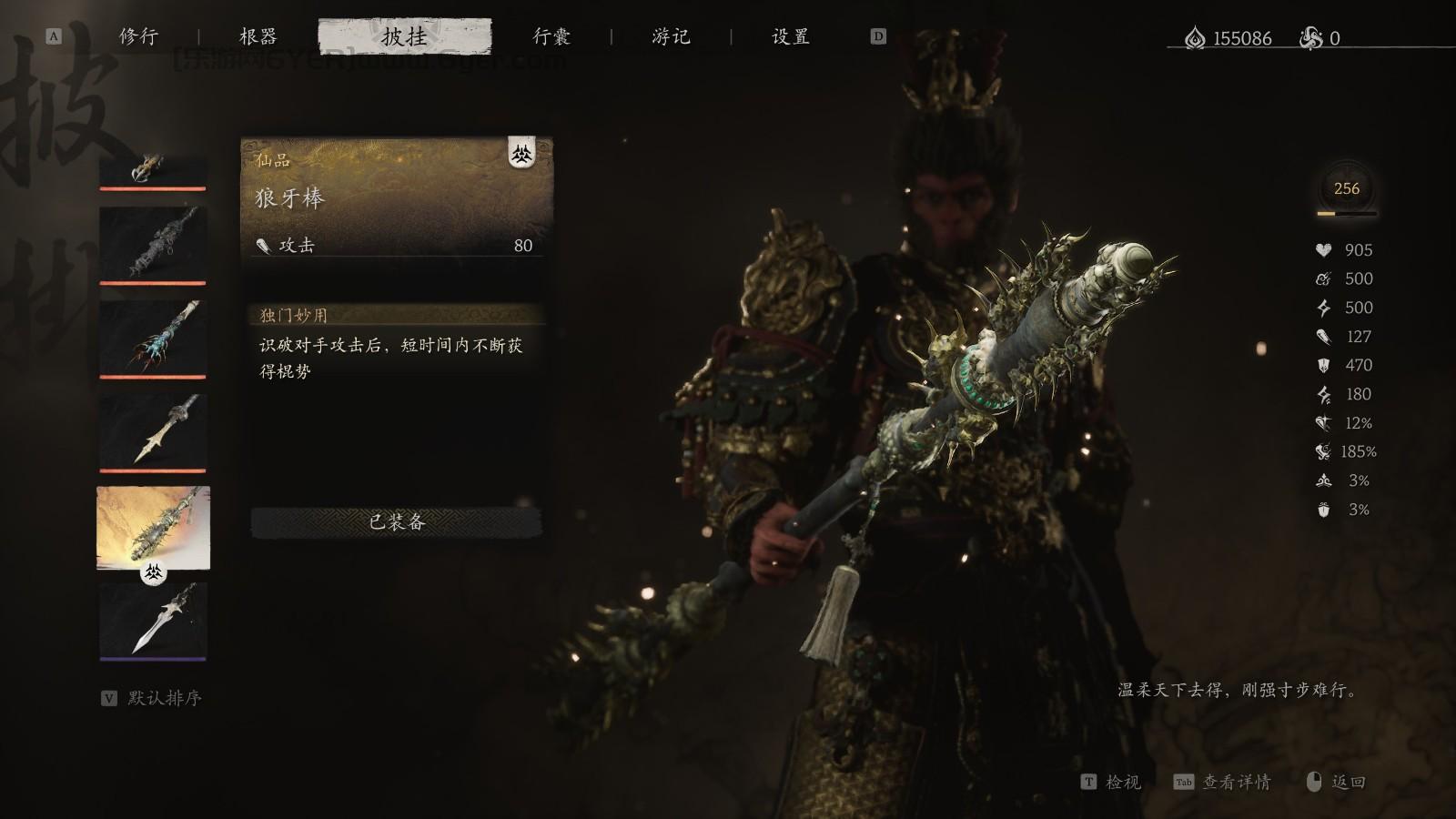
Task: Select the critical chance icon showing 12%
Action: click(1326, 422)
